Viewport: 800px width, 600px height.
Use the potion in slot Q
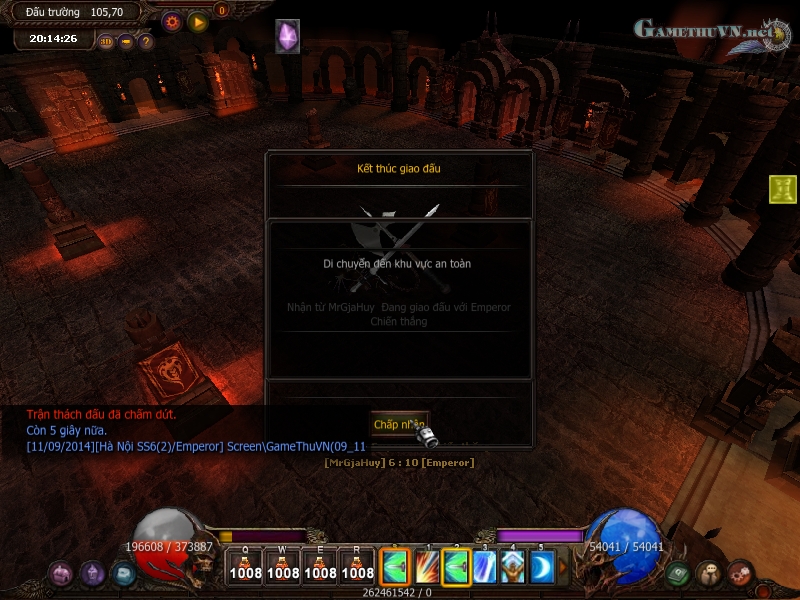(x=245, y=566)
